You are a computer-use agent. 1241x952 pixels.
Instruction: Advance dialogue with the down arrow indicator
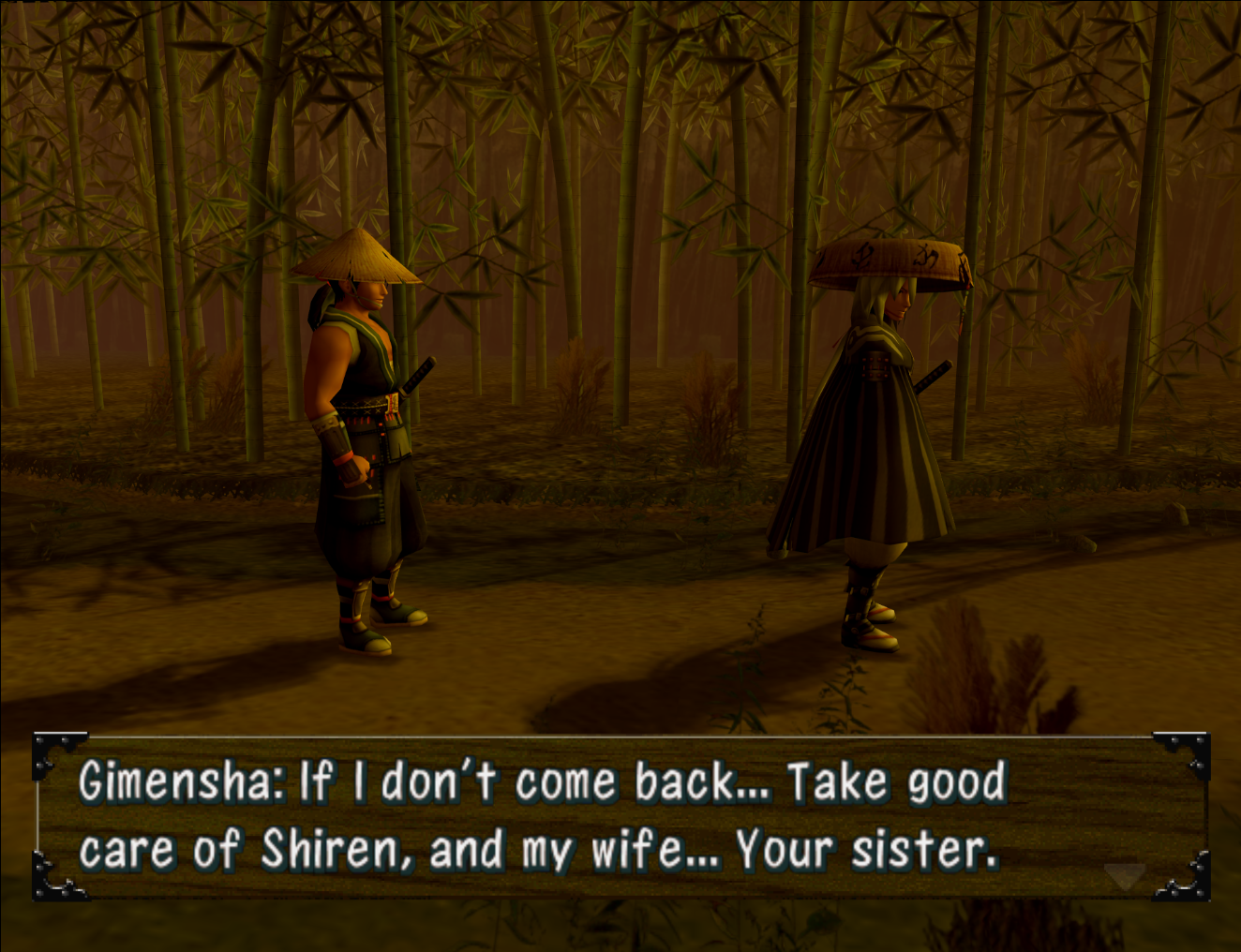tap(1124, 877)
